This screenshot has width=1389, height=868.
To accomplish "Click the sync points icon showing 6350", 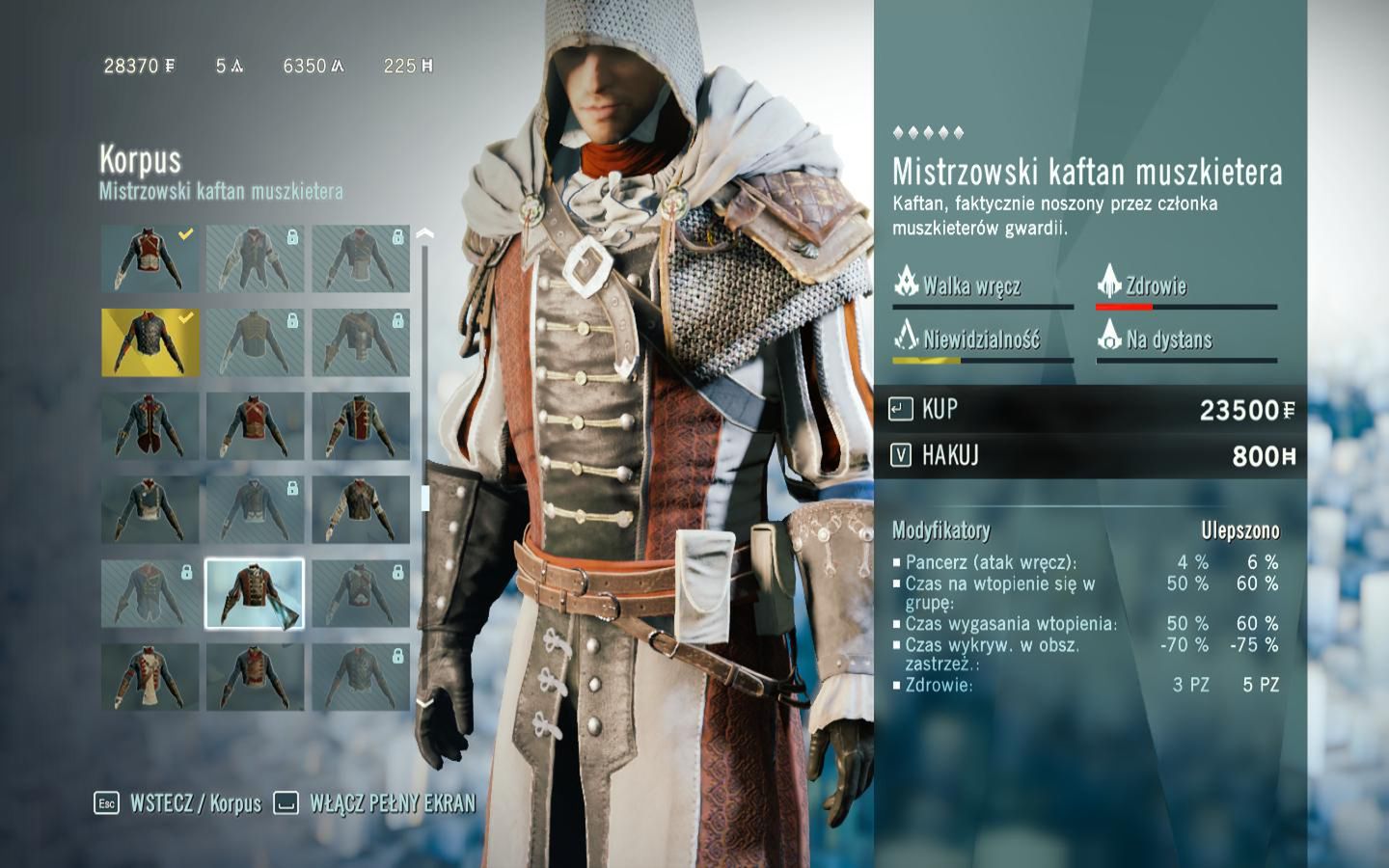I will [340, 66].
